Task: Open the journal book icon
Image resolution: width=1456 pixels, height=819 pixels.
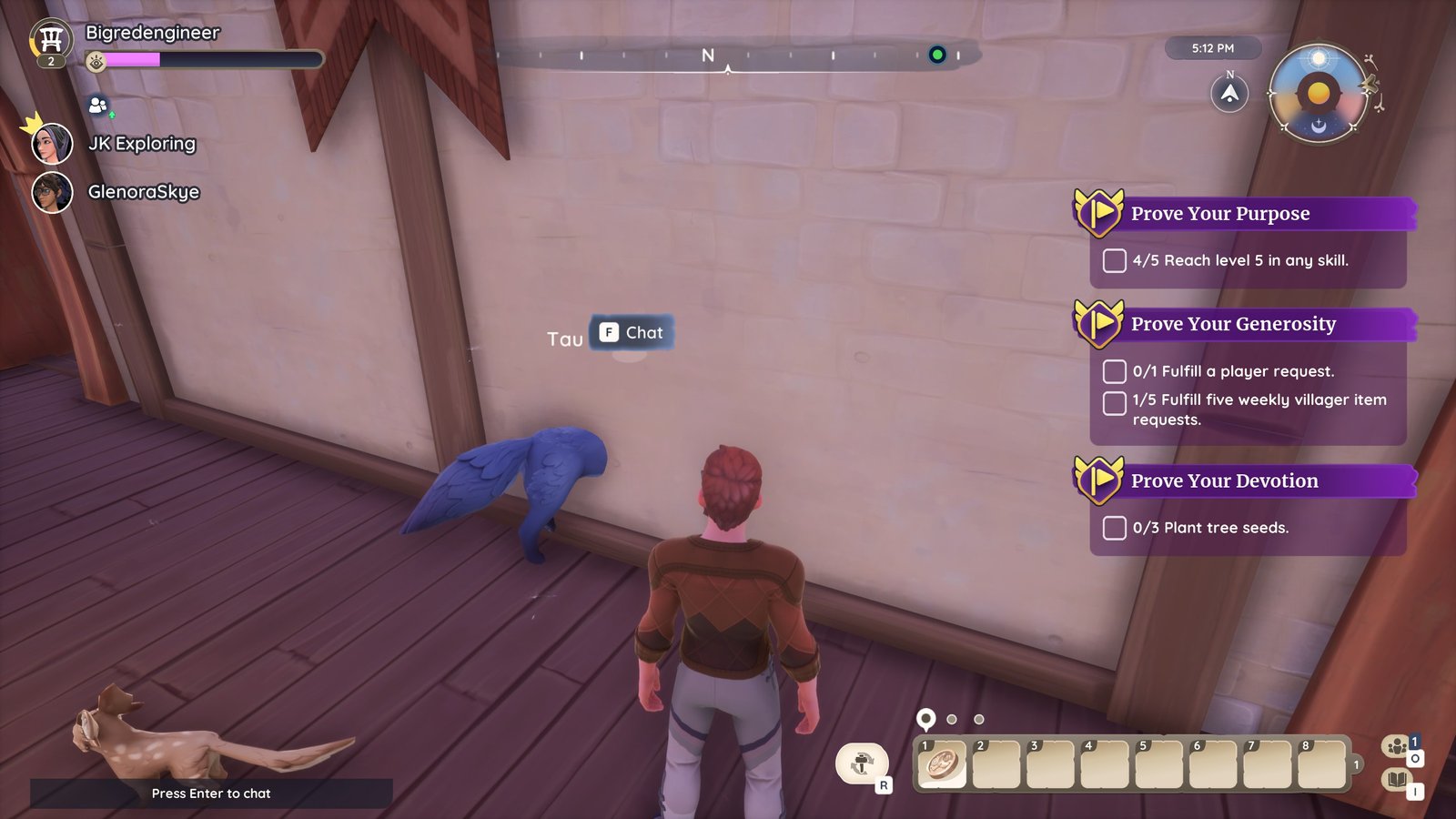Action: pos(1396,780)
